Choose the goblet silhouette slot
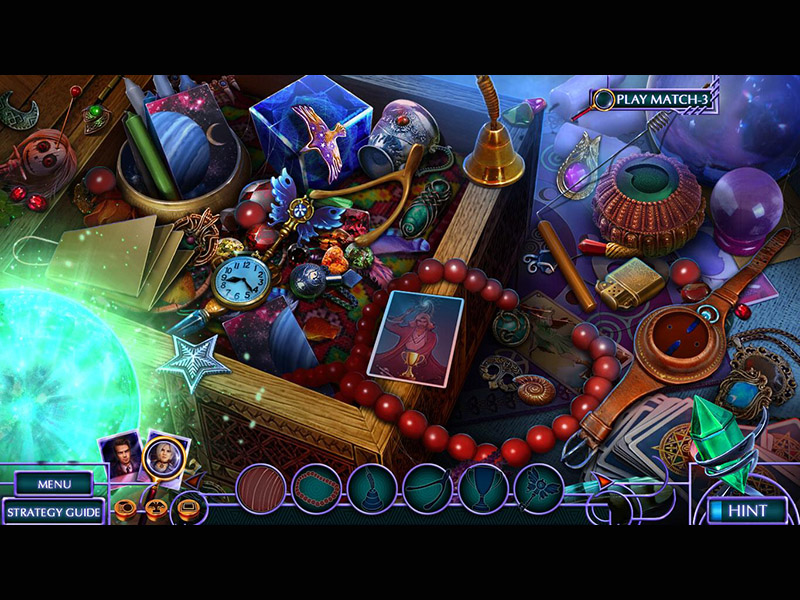This screenshot has height=600, width=800. (483, 490)
